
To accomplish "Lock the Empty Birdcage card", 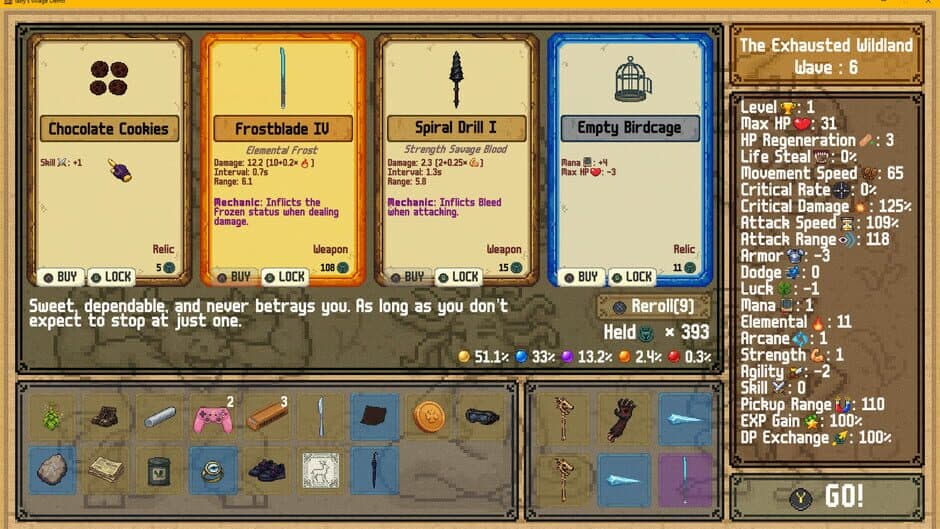I will coord(632,277).
